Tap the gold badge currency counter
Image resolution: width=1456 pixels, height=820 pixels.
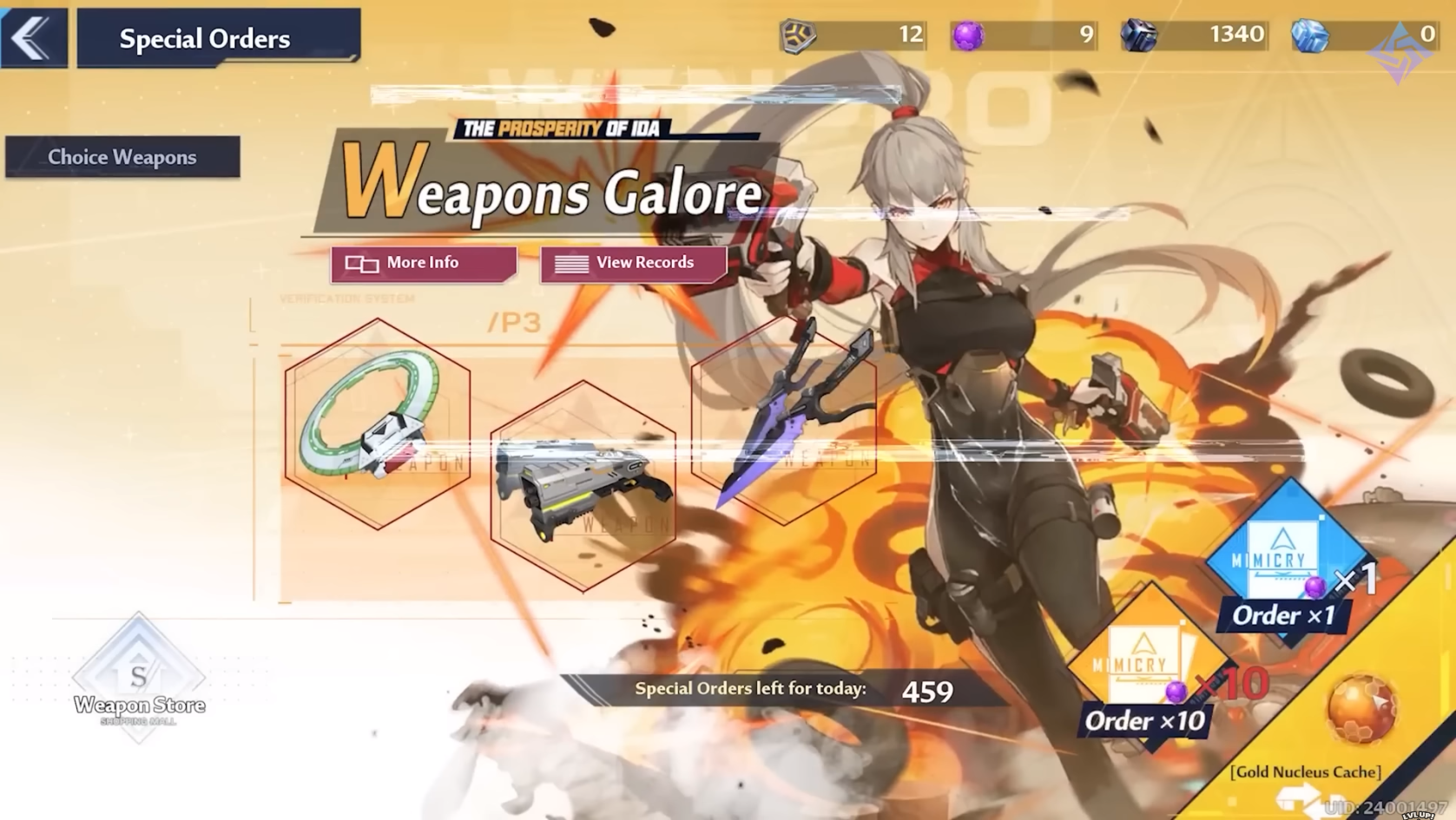(x=853, y=36)
